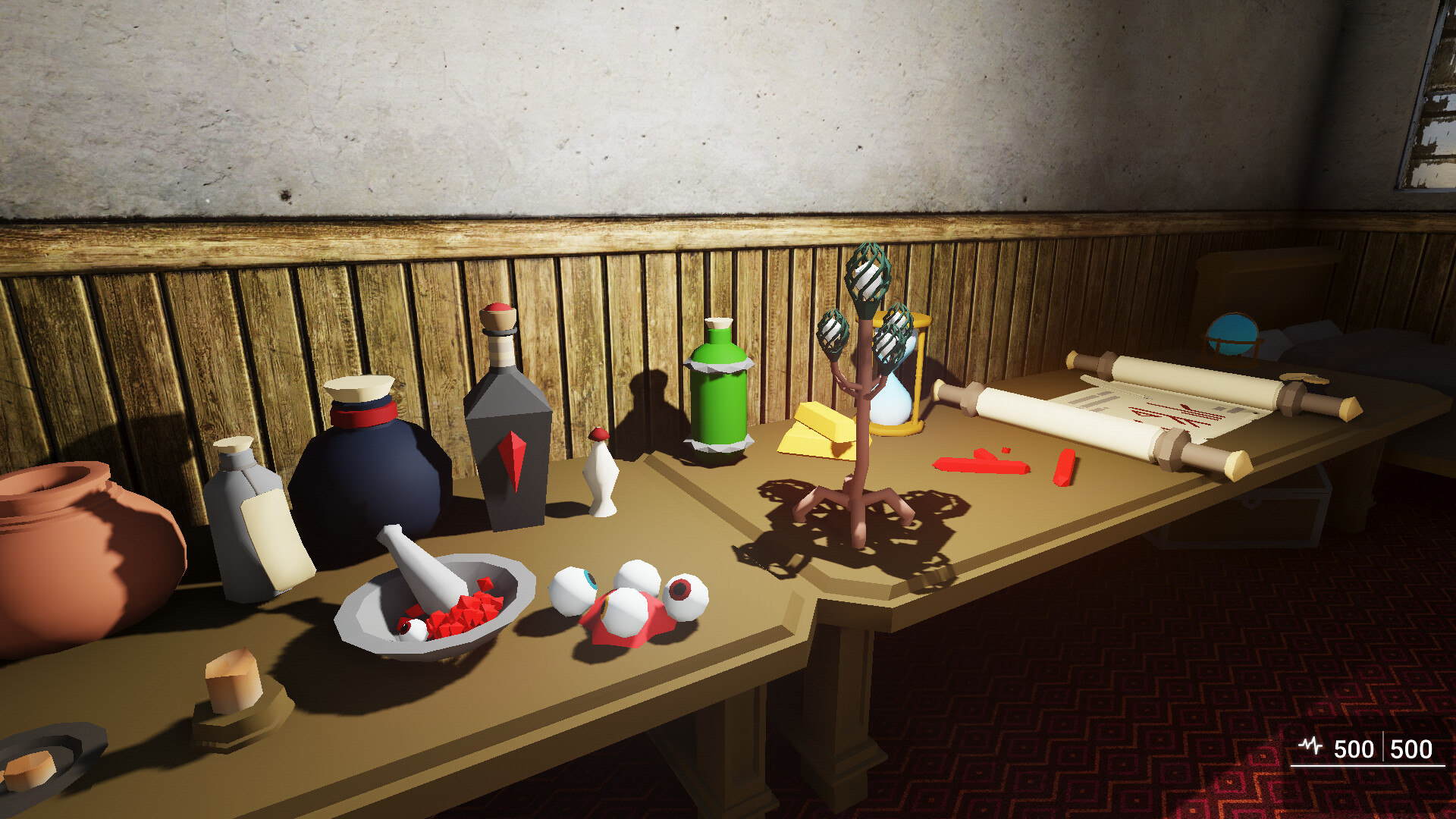Screen dimensions: 1456x819
Task: Click the red sticks beside the staff shadow
Action: pos(978,463)
